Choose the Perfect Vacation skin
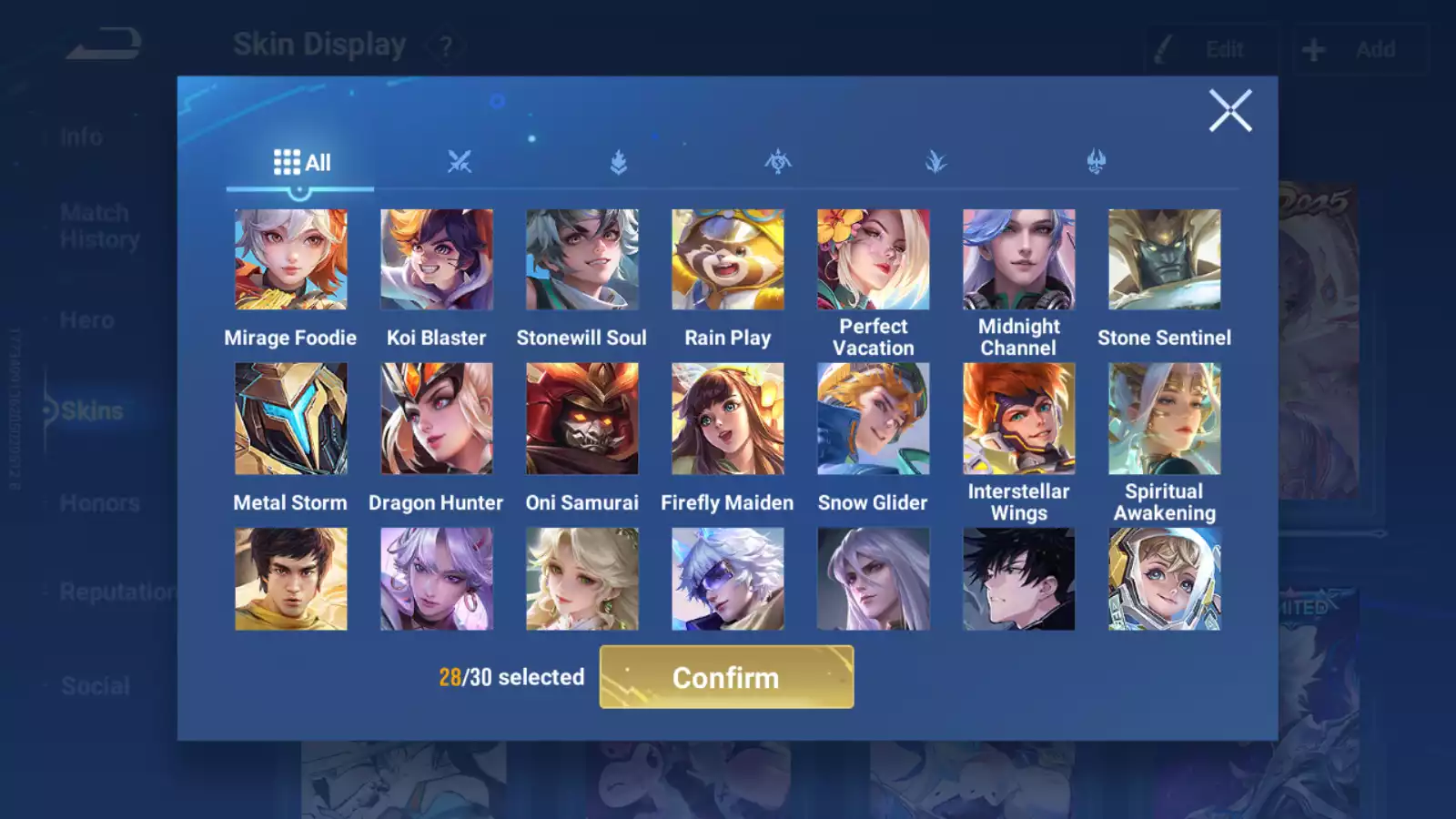Viewport: 1456px width, 819px height. (x=874, y=259)
